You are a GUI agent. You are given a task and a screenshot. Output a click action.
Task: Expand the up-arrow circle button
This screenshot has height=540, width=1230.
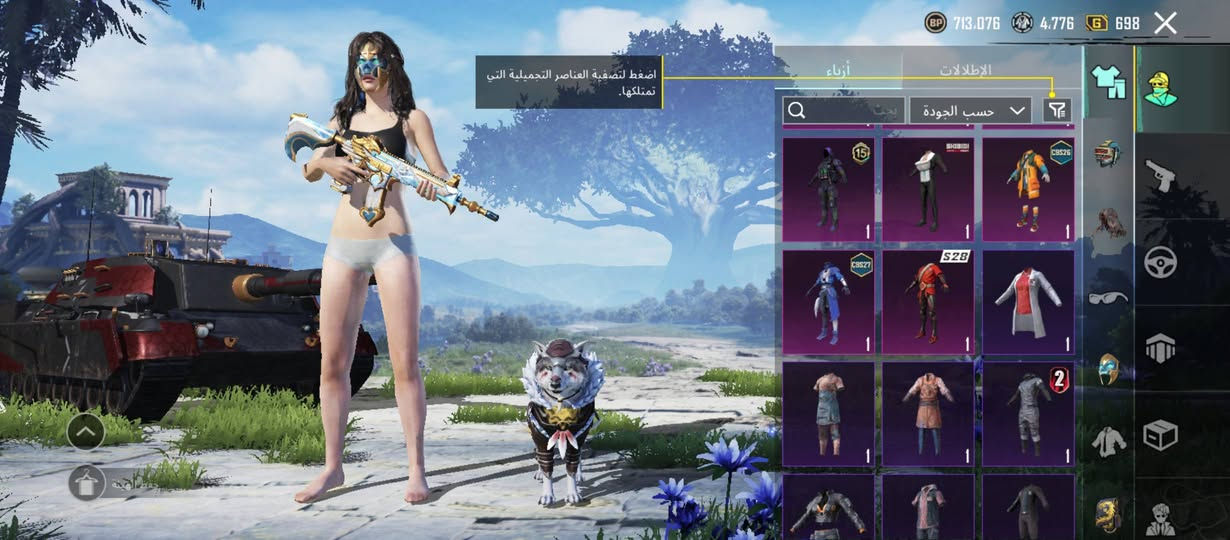point(86,431)
